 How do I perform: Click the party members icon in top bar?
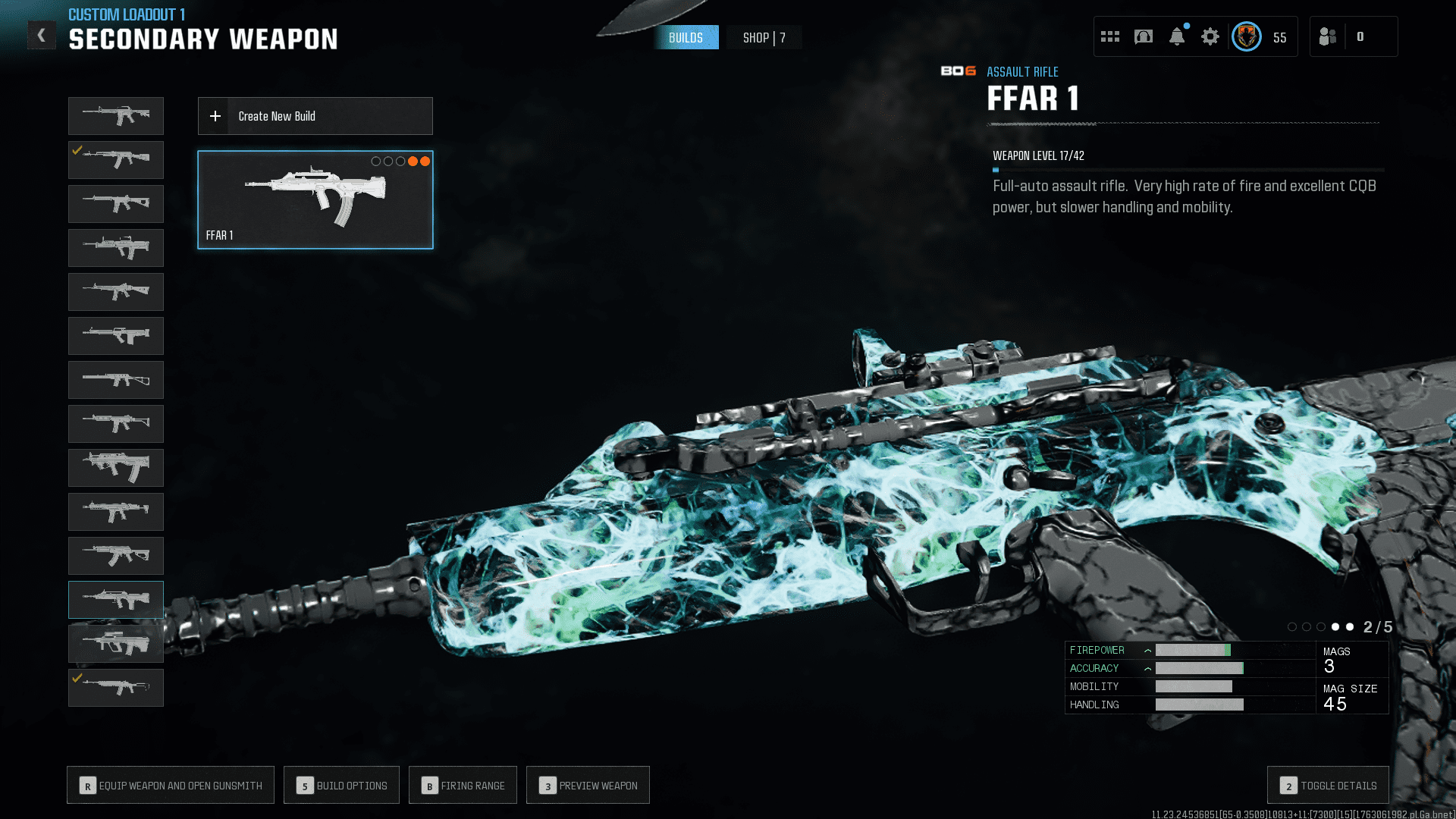[x=1328, y=36]
